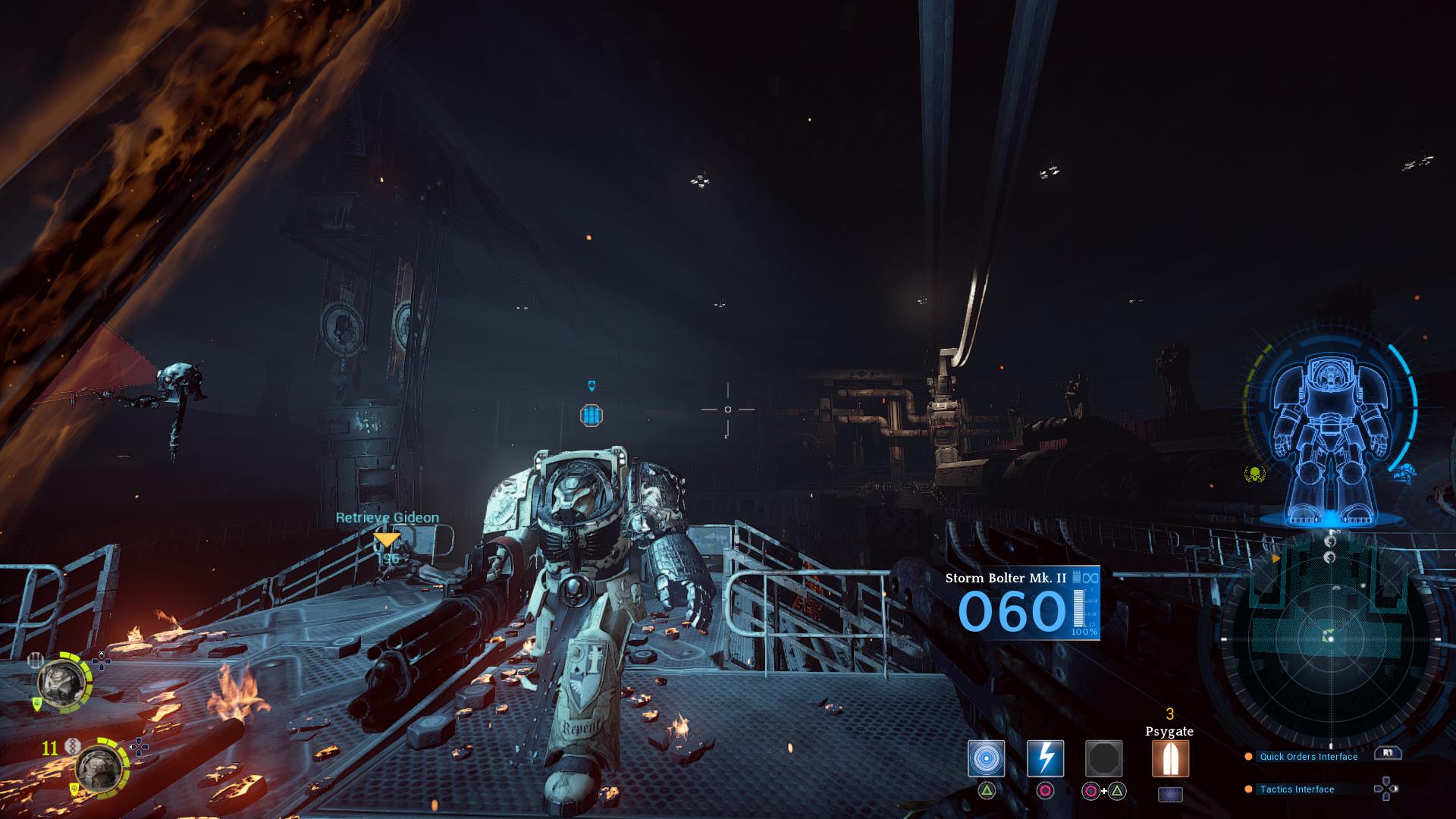Click the Retrieve Gideon objective marker
The width and height of the screenshot is (1456, 819).
point(387,539)
